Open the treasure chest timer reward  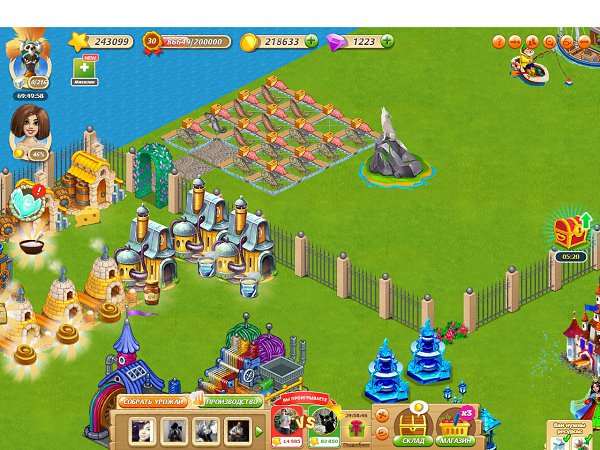tap(569, 233)
